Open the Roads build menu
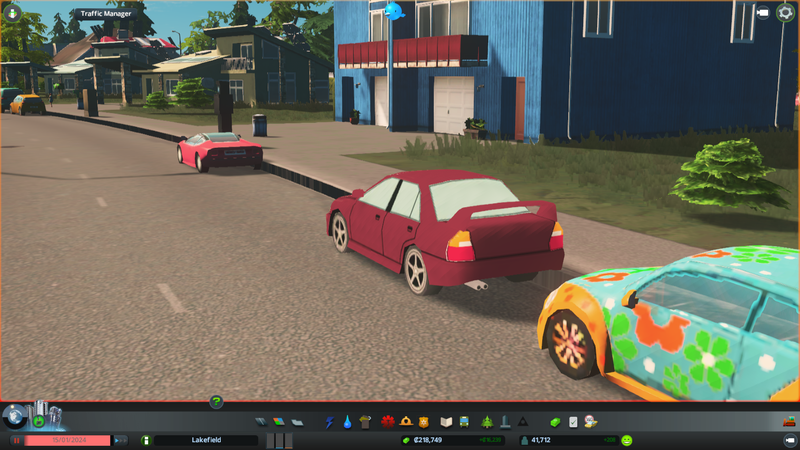 (x=262, y=422)
